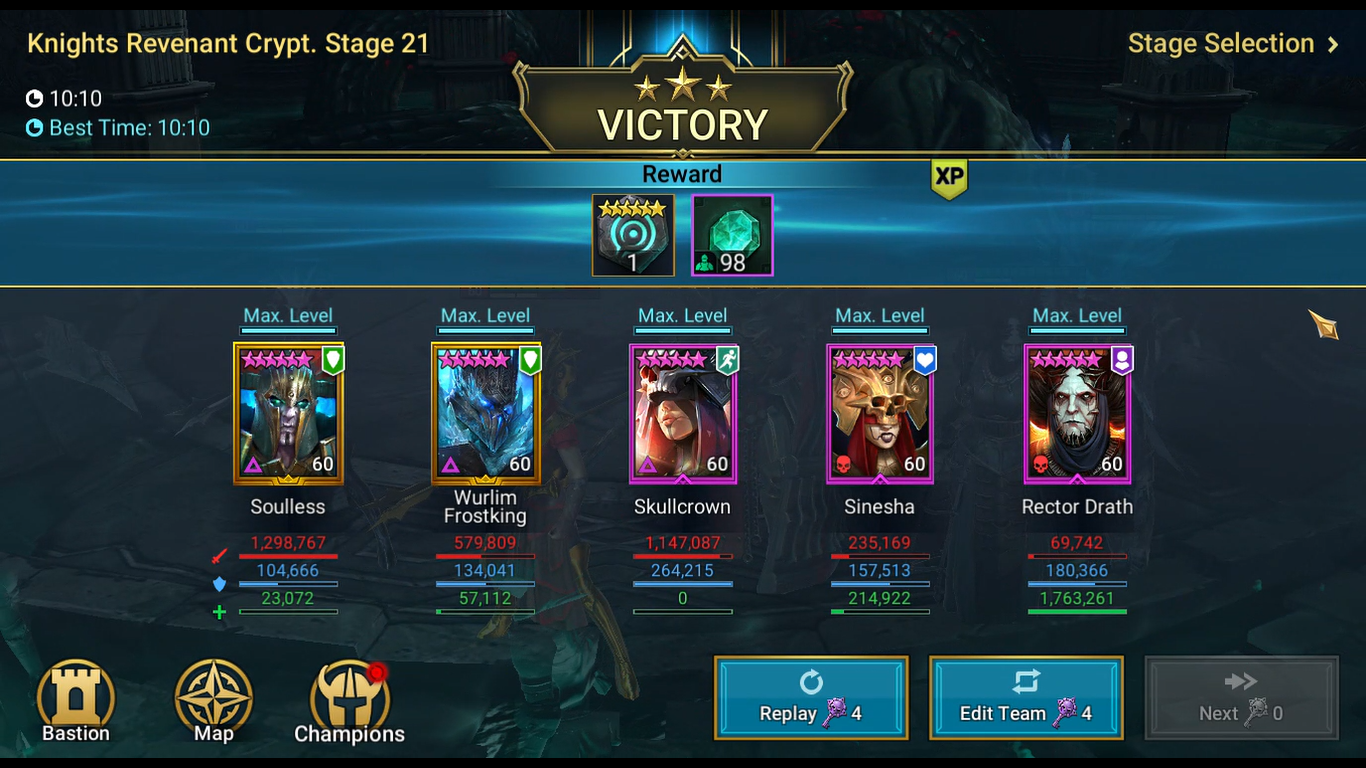View Rector Drath champion portrait

tap(1077, 414)
